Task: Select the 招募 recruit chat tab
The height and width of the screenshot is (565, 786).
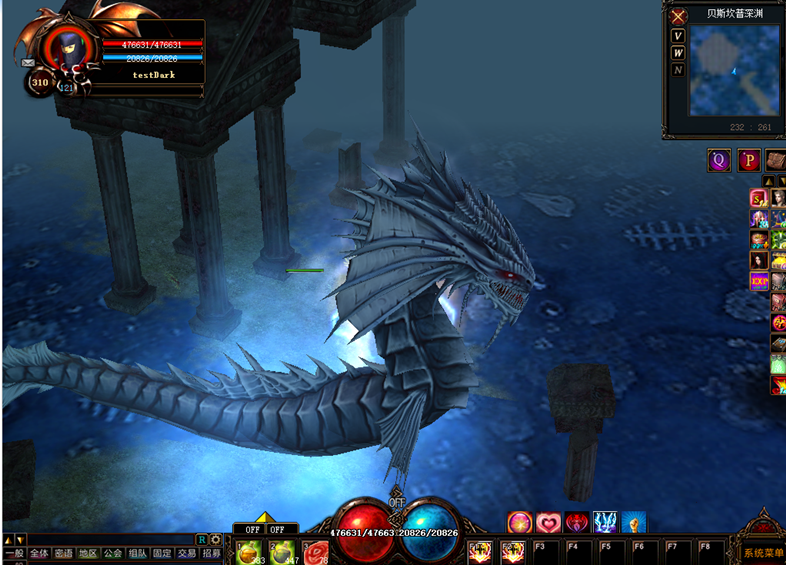Action: 211,553
